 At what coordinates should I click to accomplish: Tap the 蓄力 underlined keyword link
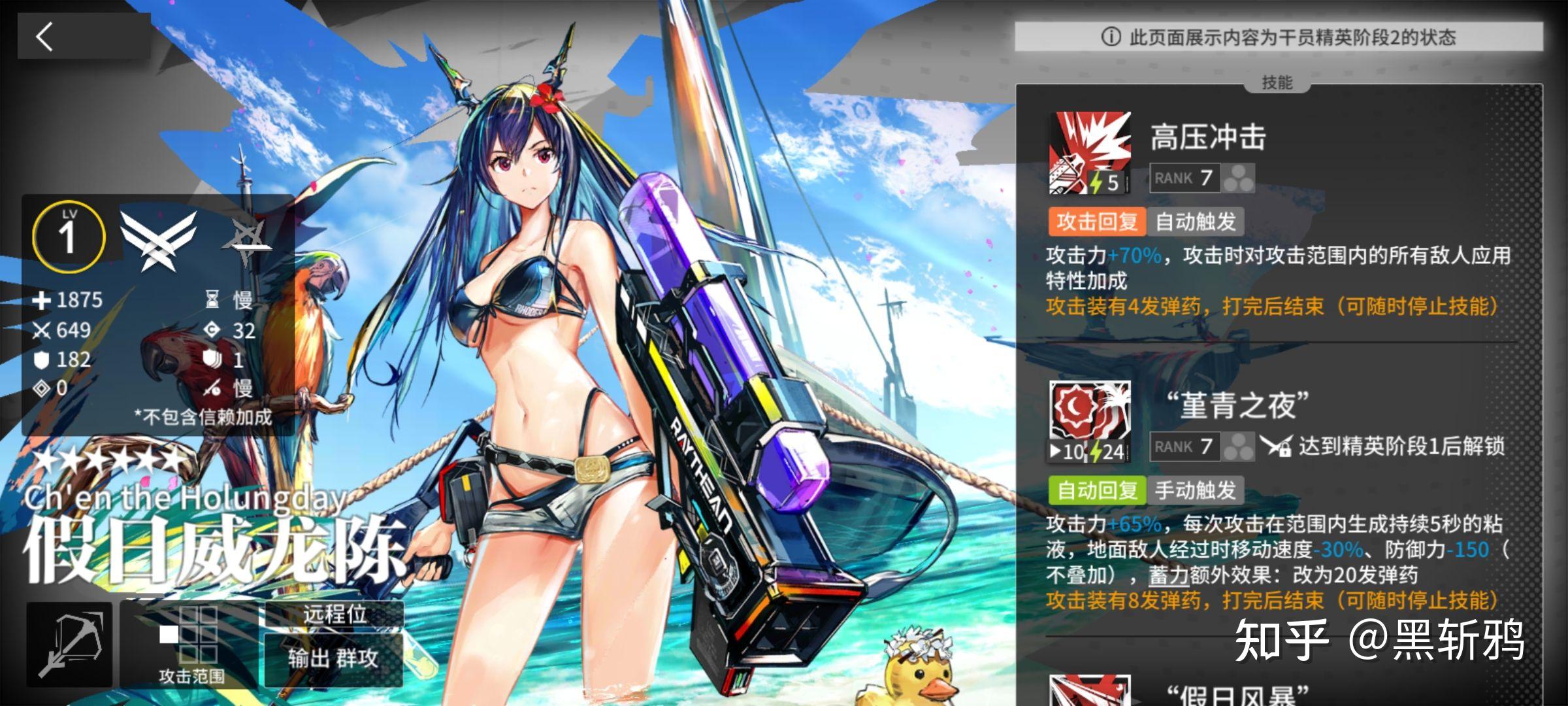click(x=1169, y=575)
